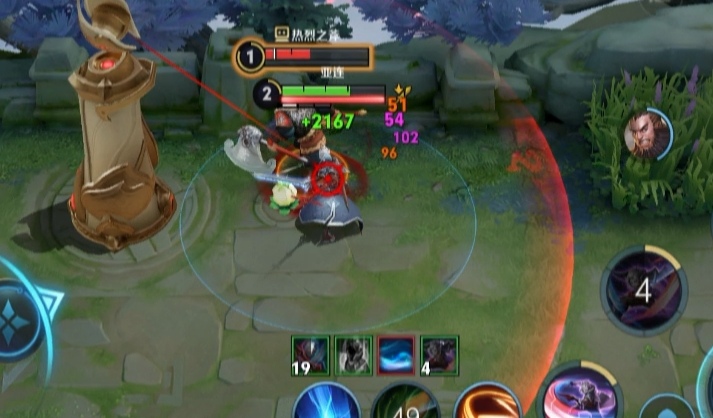Select the red-bordered blue wave status icon

pyautogui.click(x=396, y=354)
